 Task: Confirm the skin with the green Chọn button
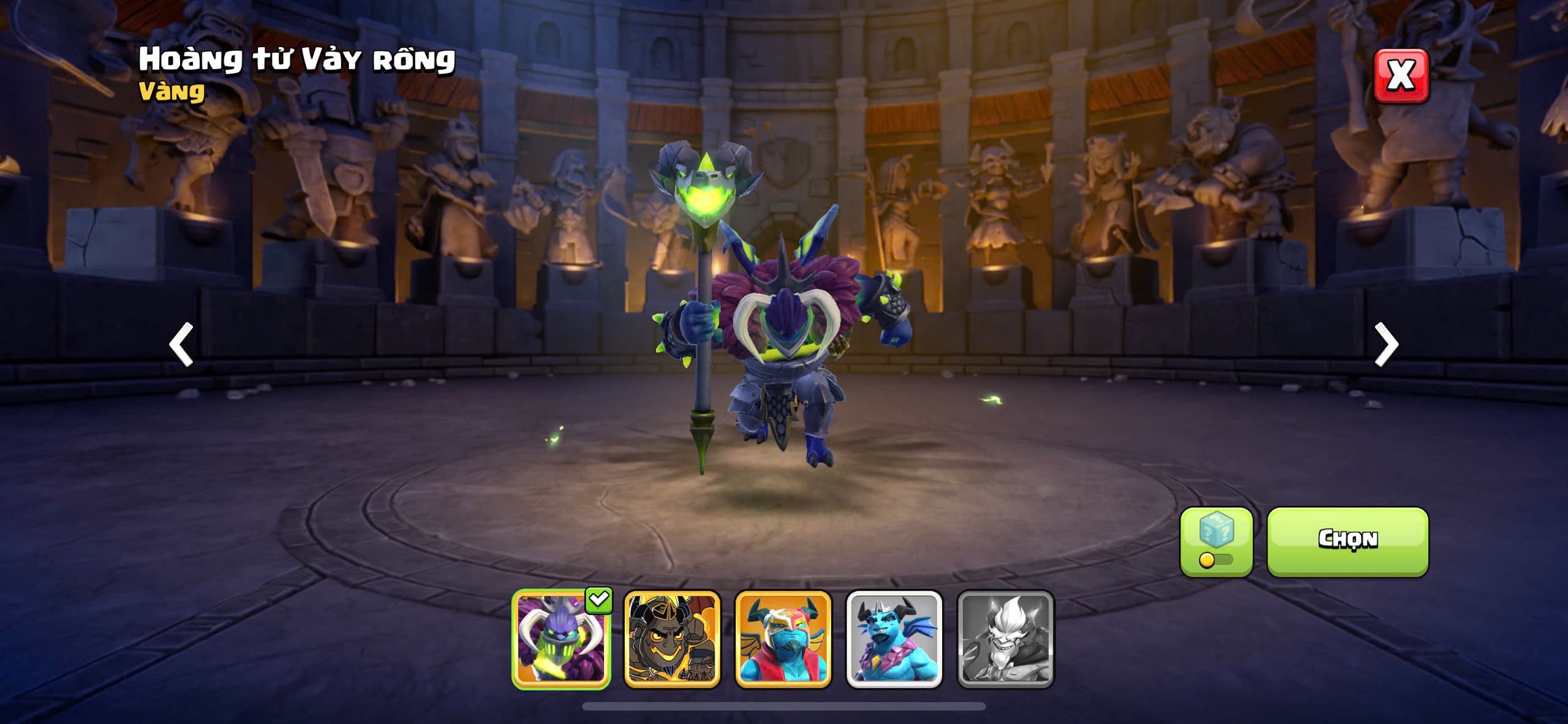[x=1347, y=541]
